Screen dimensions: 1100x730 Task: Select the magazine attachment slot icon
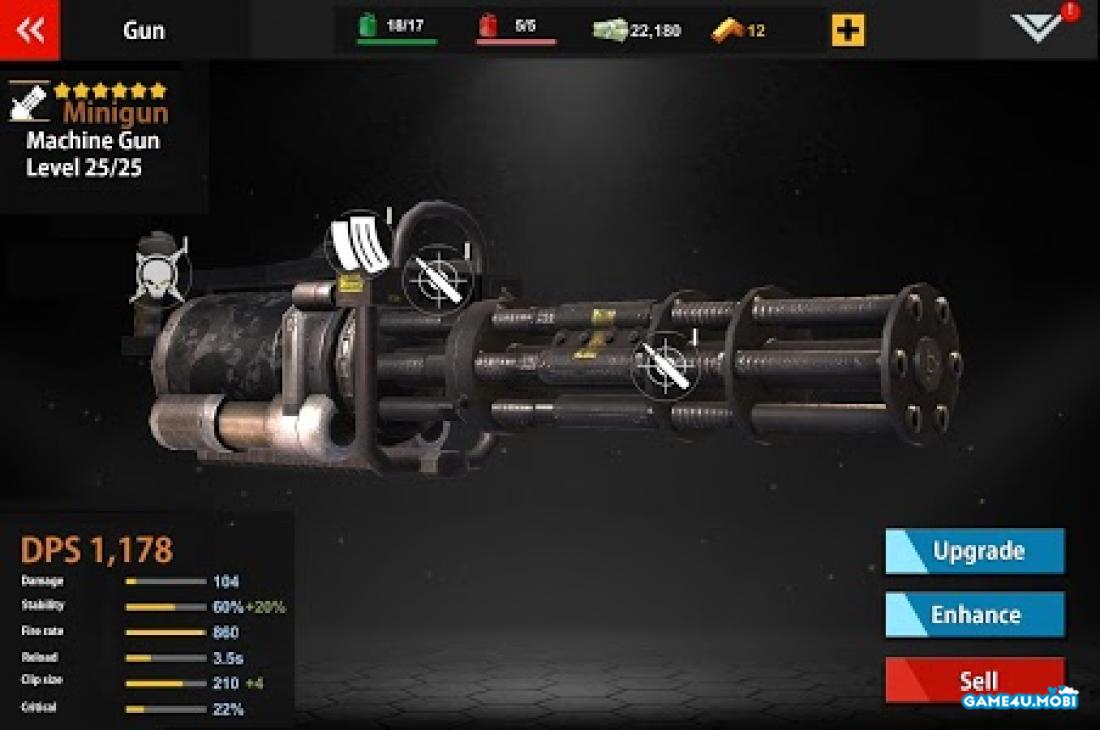358,242
